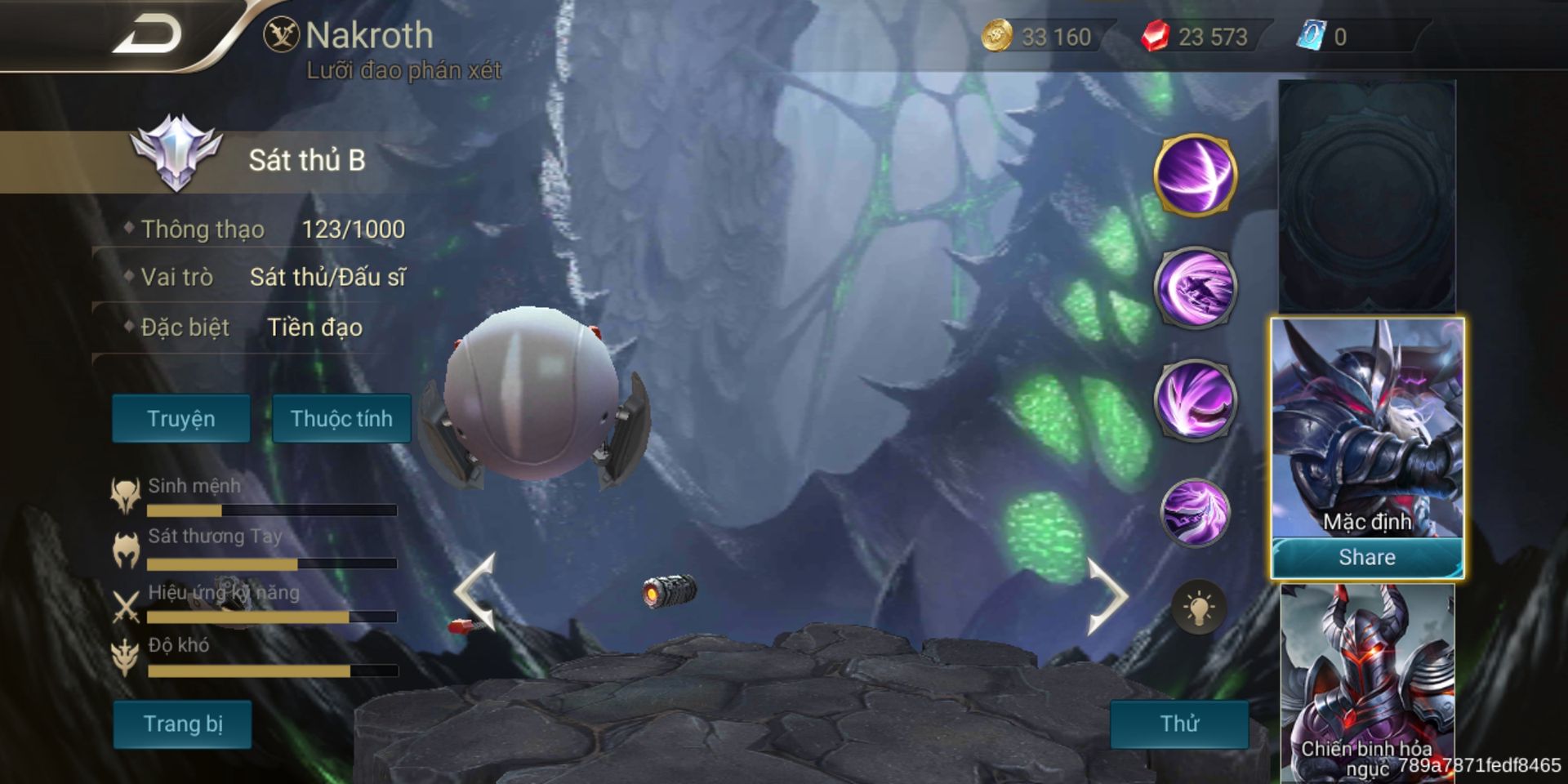Click the lightbulb tips icon

pyautogui.click(x=1198, y=608)
